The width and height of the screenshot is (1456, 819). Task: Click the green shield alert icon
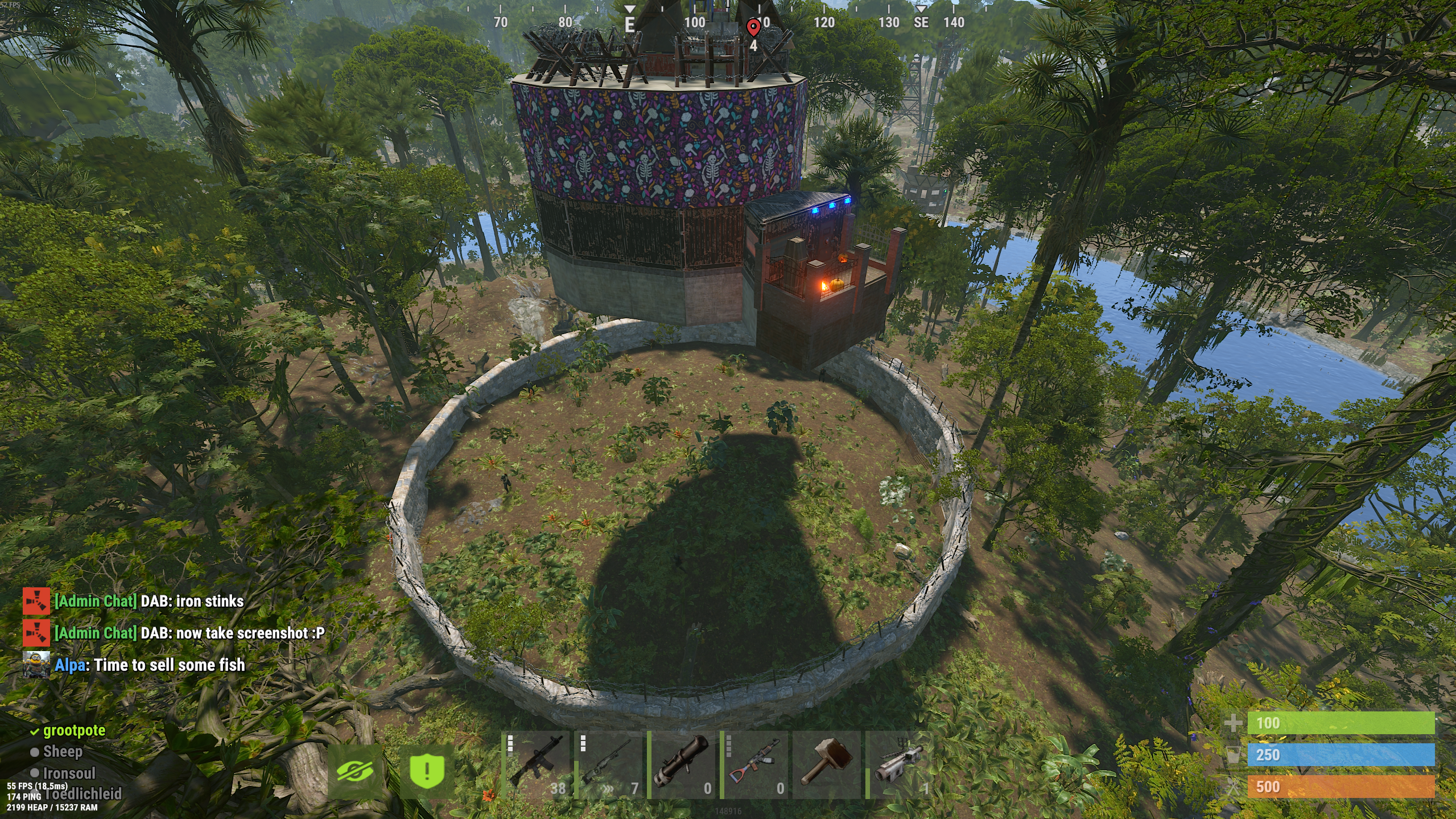[x=427, y=771]
